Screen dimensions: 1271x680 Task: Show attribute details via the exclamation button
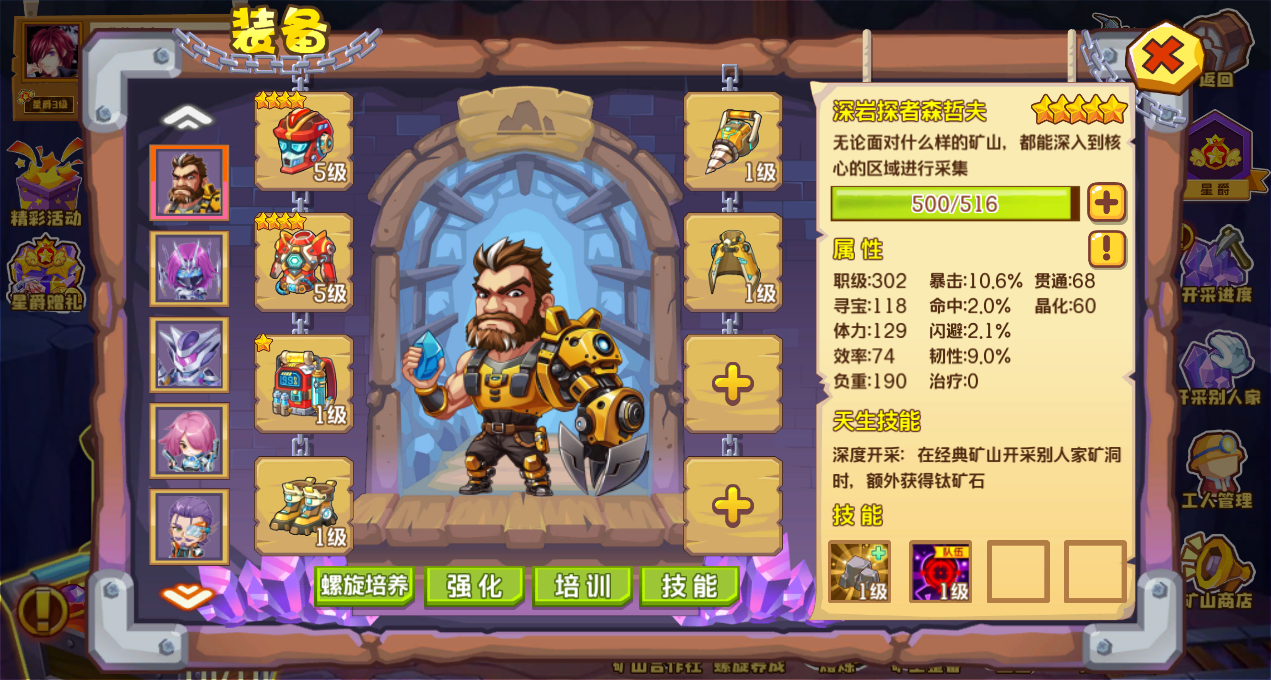1107,249
